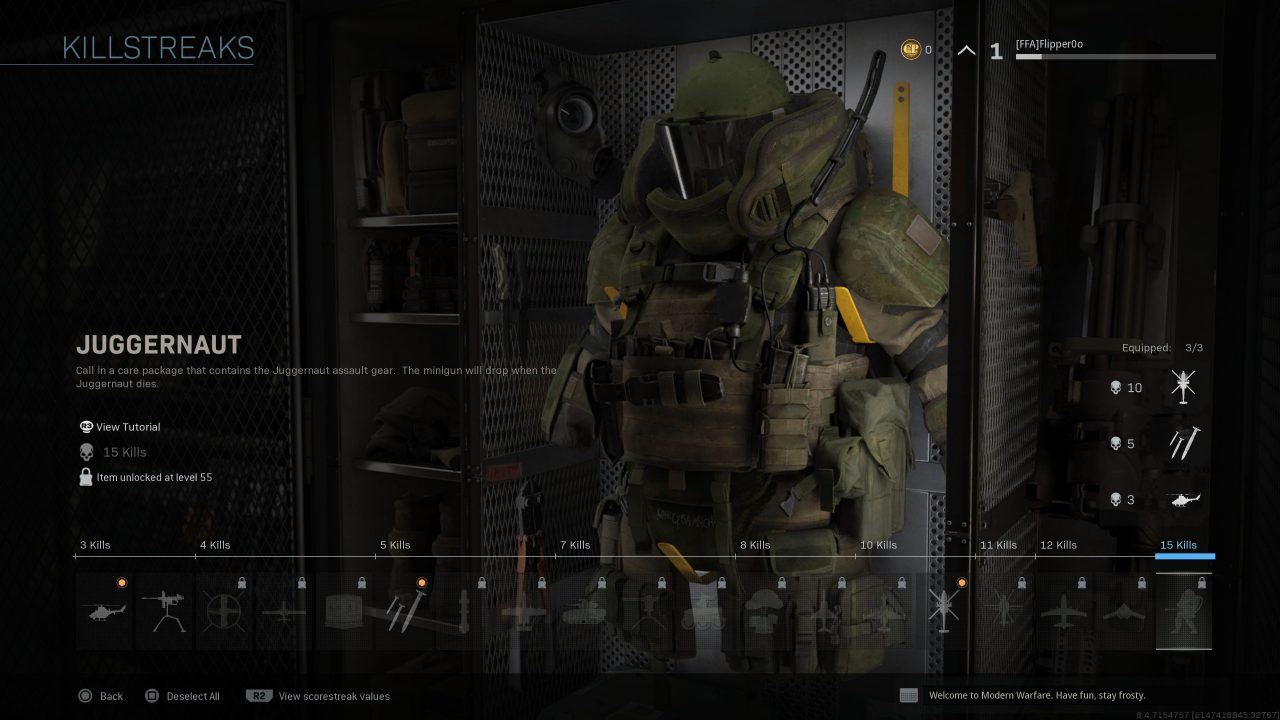Click the 3-kill helicopter in the Equipped list
The height and width of the screenshot is (720, 1280).
pos(1183,499)
